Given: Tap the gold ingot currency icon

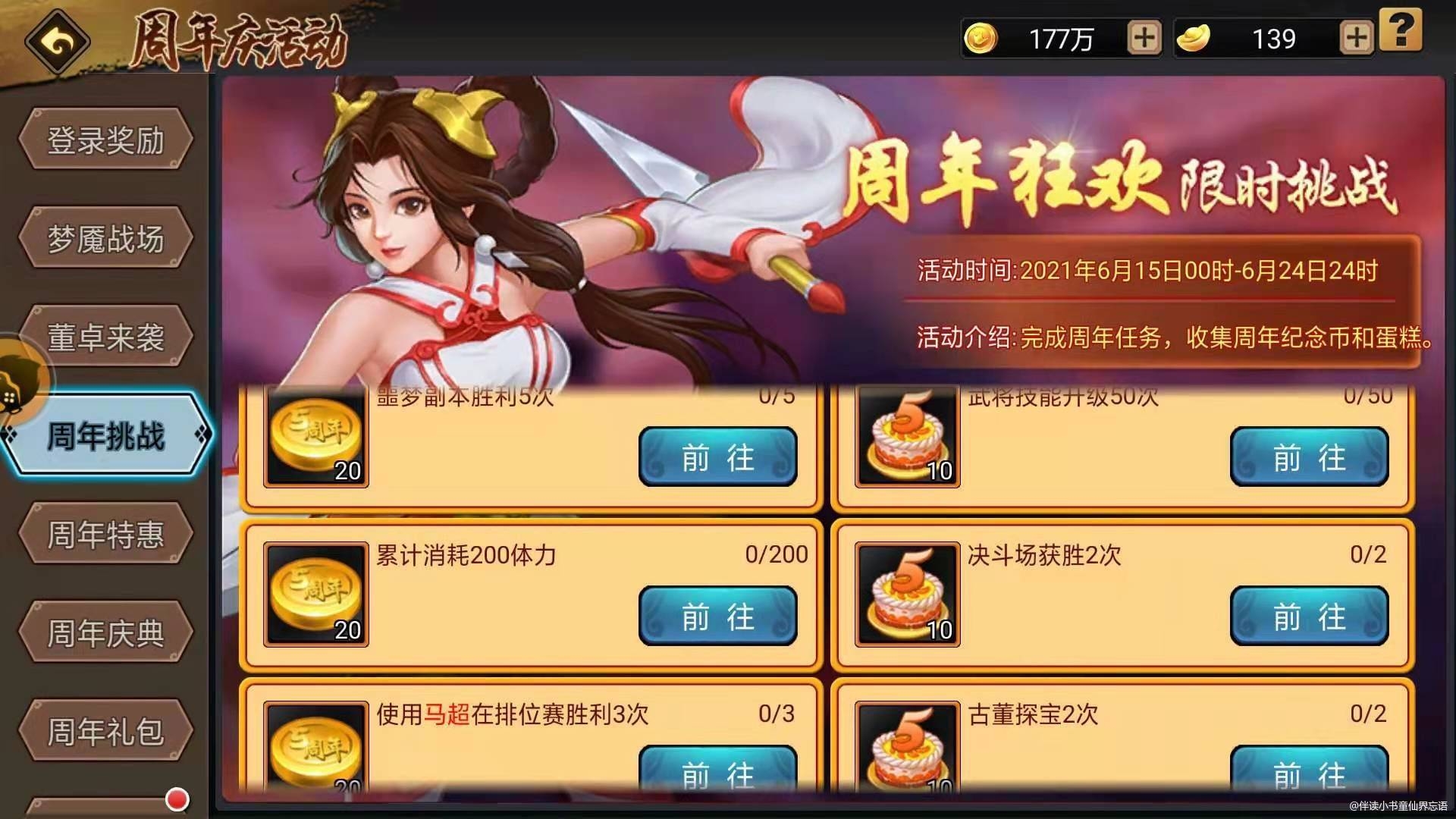Looking at the screenshot, I should [x=1194, y=37].
